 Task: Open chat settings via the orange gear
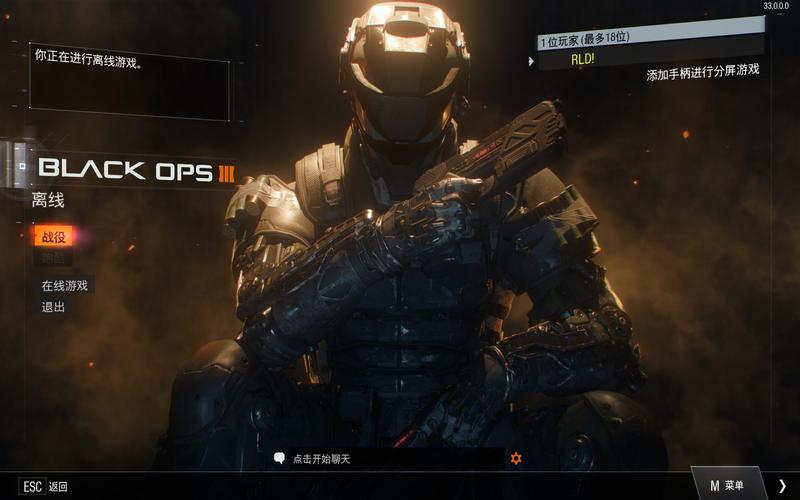(516, 458)
